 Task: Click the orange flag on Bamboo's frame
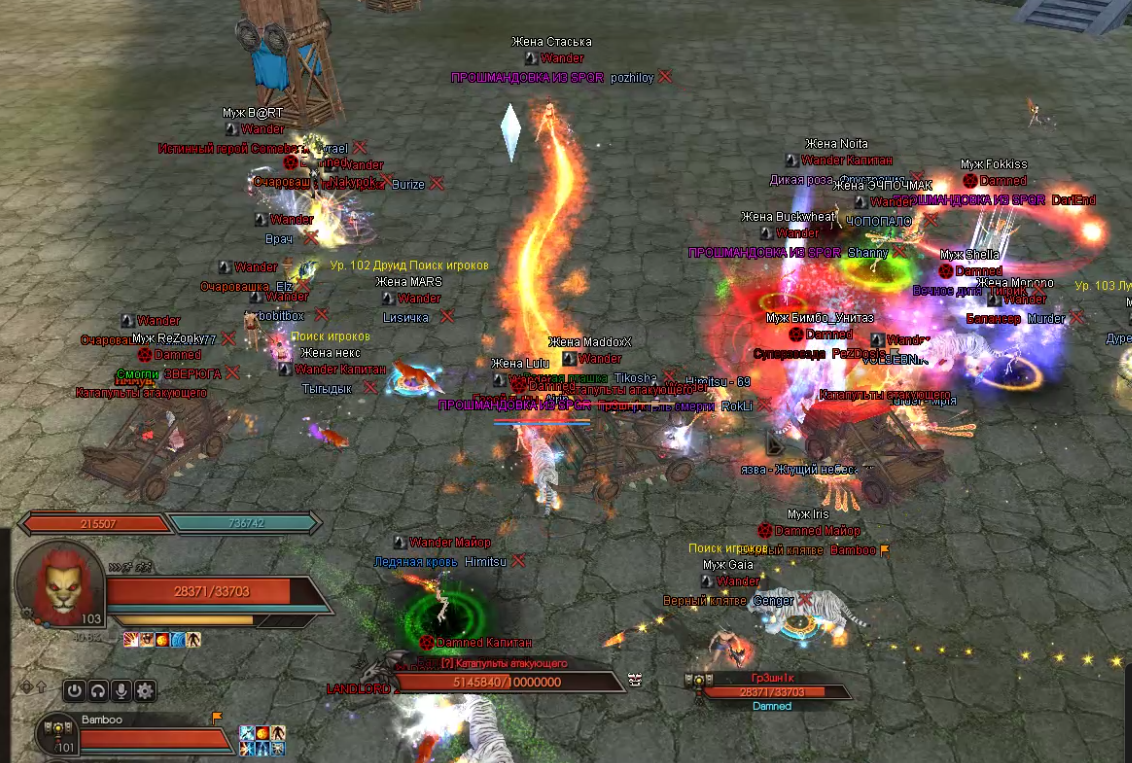[x=216, y=718]
